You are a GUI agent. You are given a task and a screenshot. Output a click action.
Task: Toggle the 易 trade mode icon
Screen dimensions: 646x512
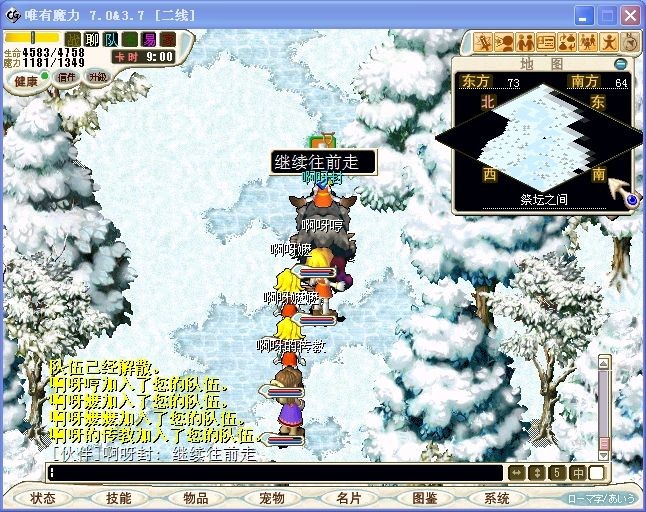tap(148, 39)
